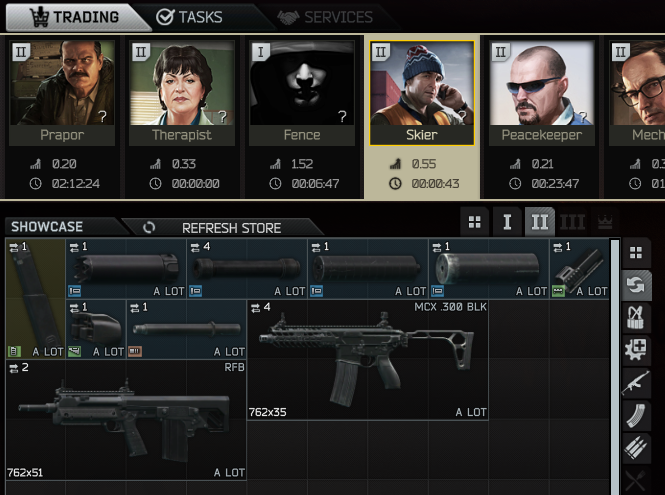Open the Services tab
The height and width of the screenshot is (495, 665).
coord(325,17)
